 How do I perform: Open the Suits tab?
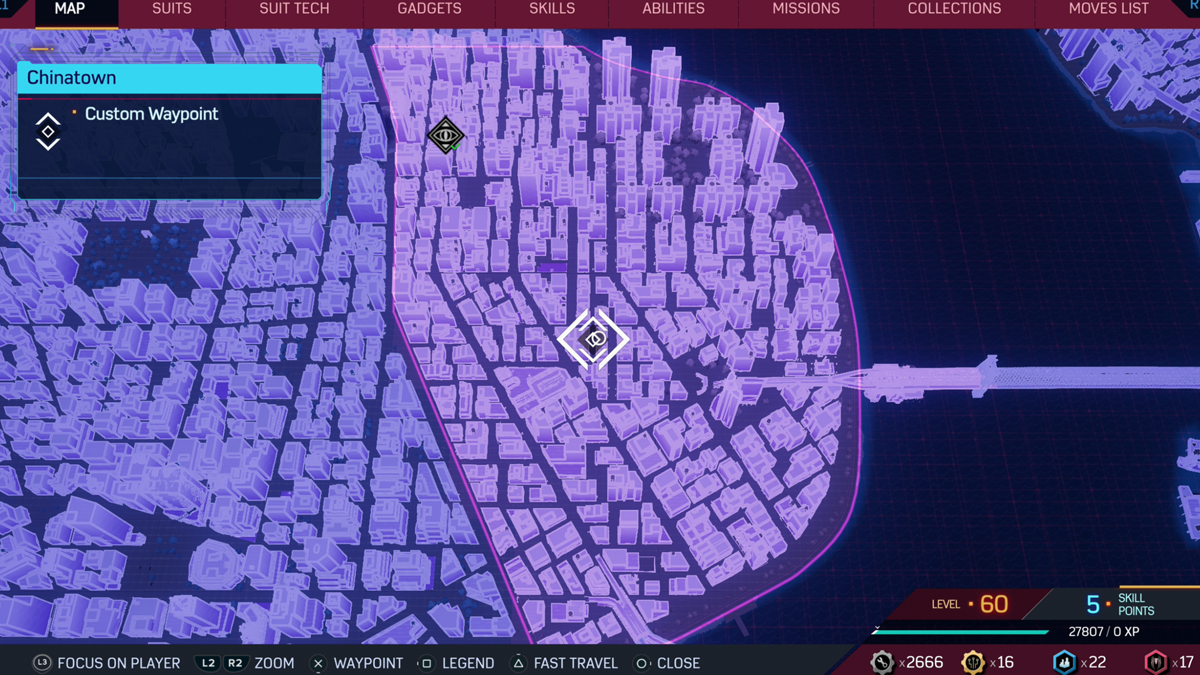click(x=172, y=9)
